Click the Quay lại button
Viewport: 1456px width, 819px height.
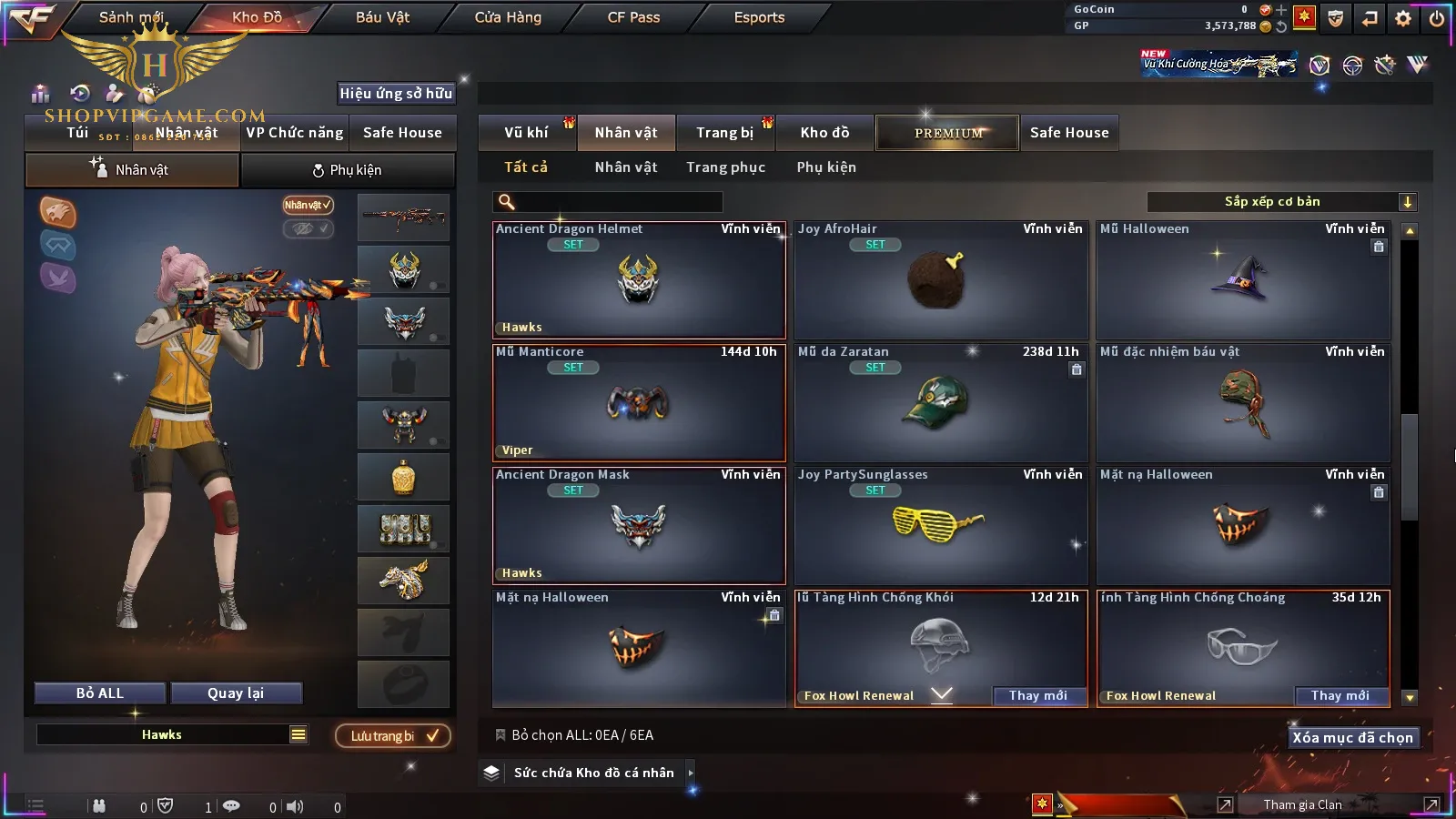tap(236, 693)
